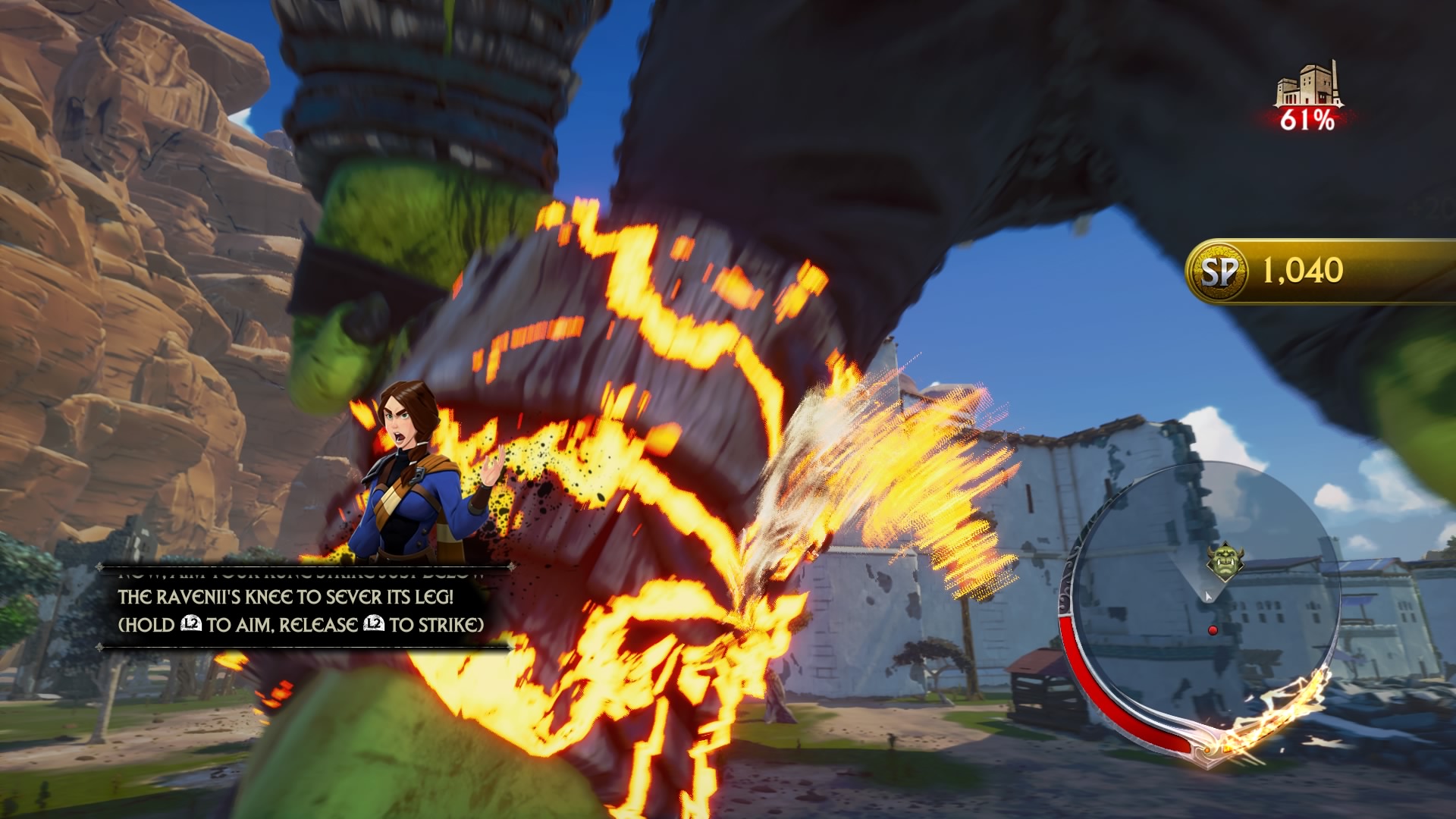Image resolution: width=1456 pixels, height=819 pixels.
Task: Click the second L2 button prompt icon
Action: pos(373,623)
